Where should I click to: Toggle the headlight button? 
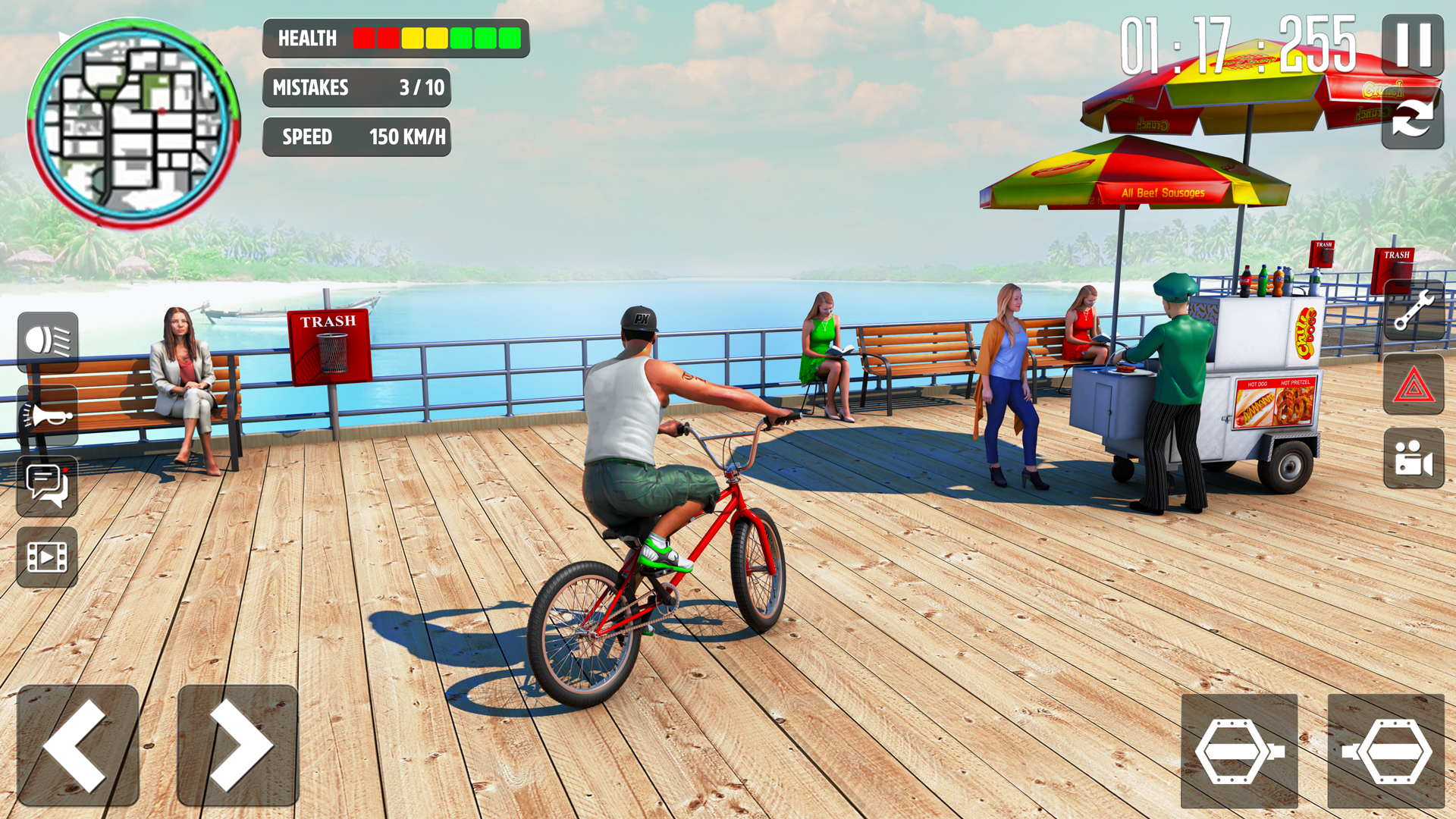(48, 341)
